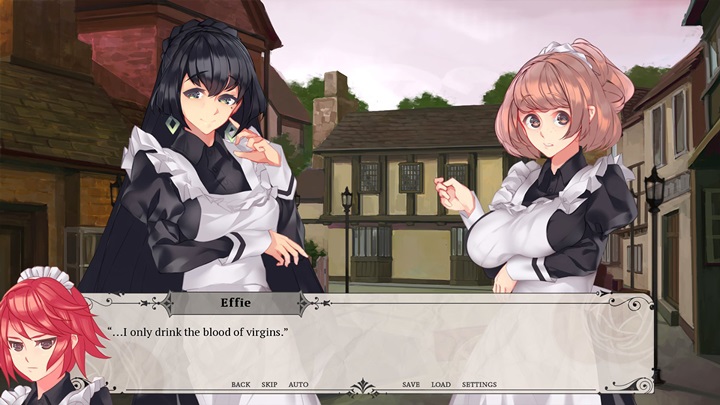Toggle Auto dialogue advance
This screenshot has height=405, width=720.
click(x=298, y=385)
